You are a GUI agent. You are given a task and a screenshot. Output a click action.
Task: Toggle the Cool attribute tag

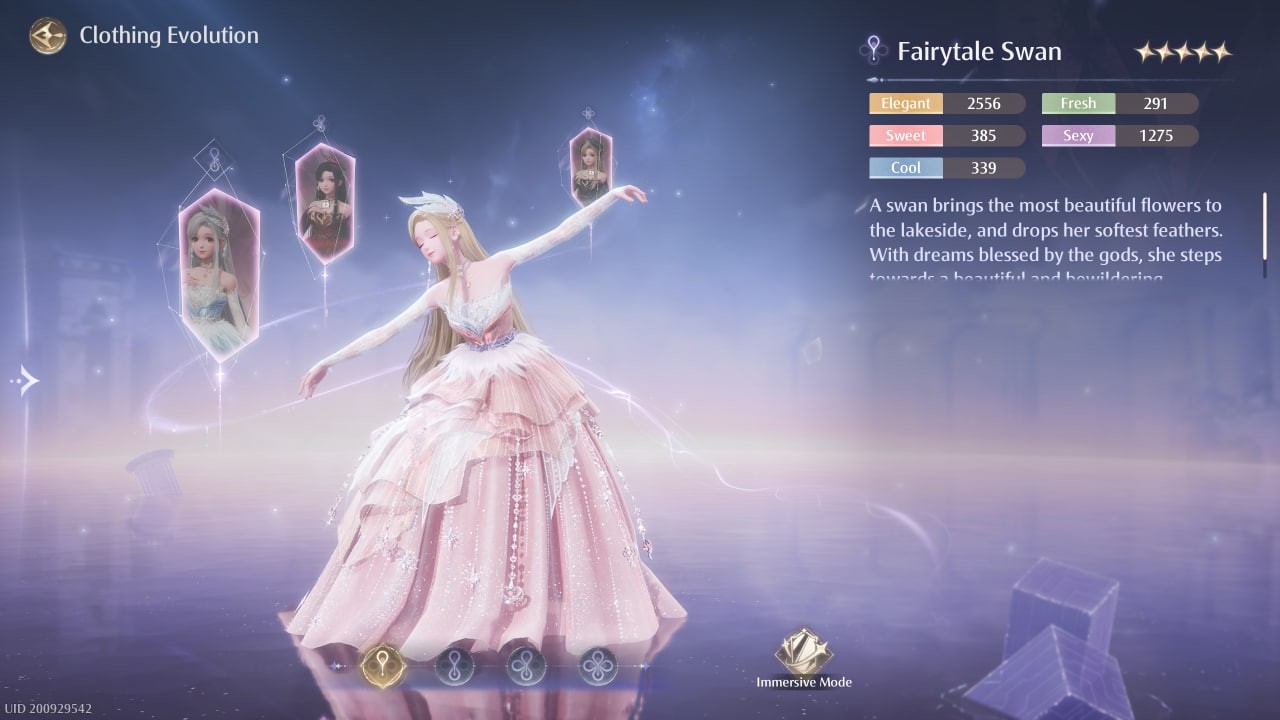click(905, 167)
